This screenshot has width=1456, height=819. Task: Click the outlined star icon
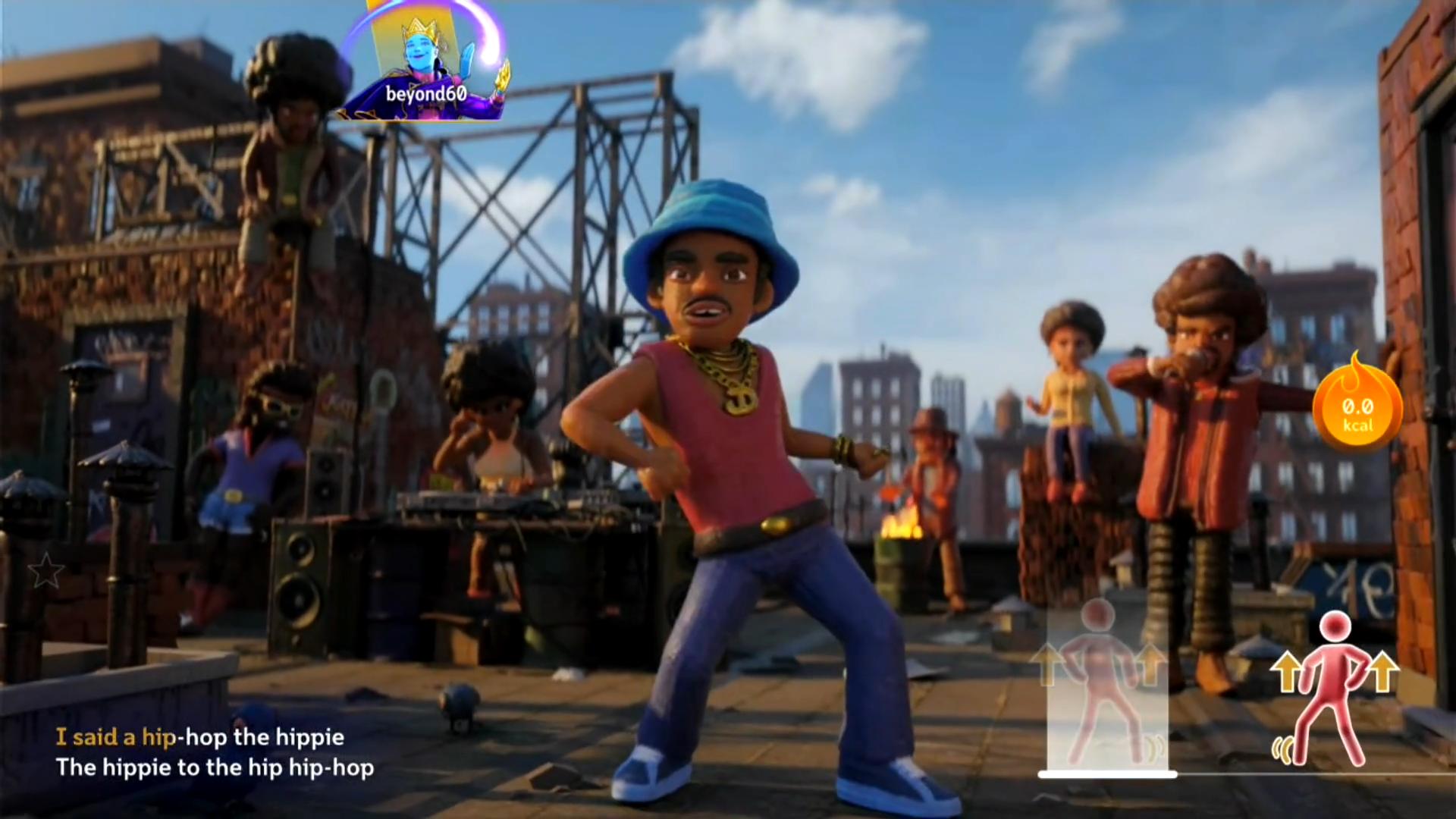pos(45,570)
